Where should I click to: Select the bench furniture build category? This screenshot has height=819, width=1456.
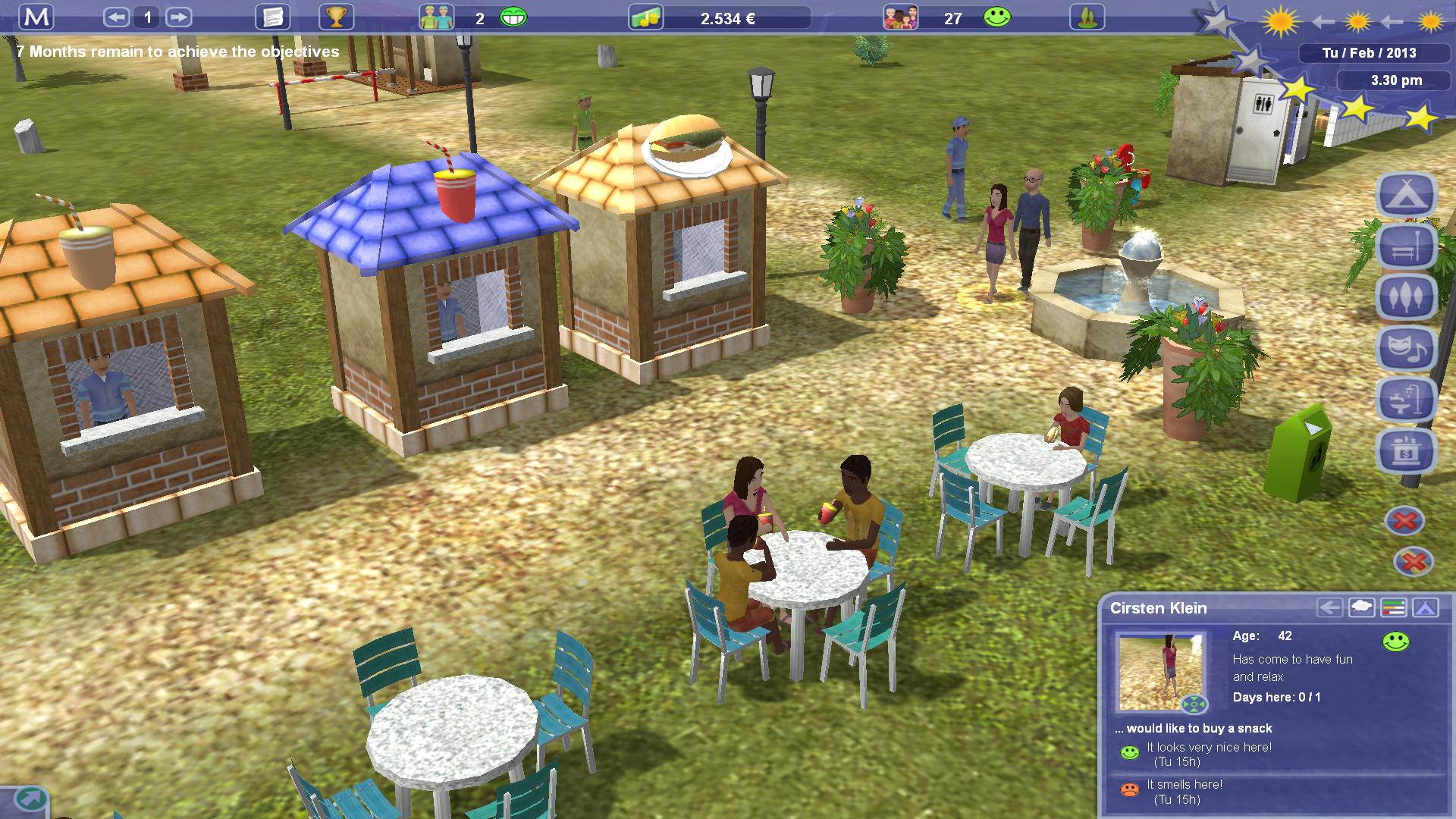coord(1406,246)
